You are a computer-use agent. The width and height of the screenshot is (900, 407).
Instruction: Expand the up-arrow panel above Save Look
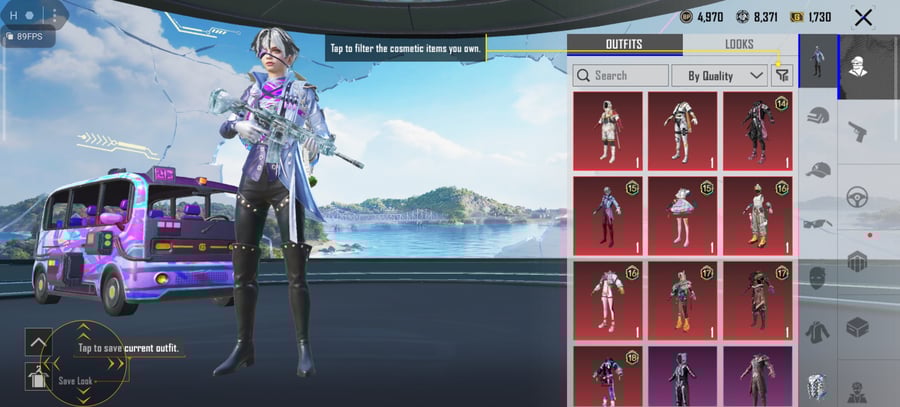tap(38, 342)
